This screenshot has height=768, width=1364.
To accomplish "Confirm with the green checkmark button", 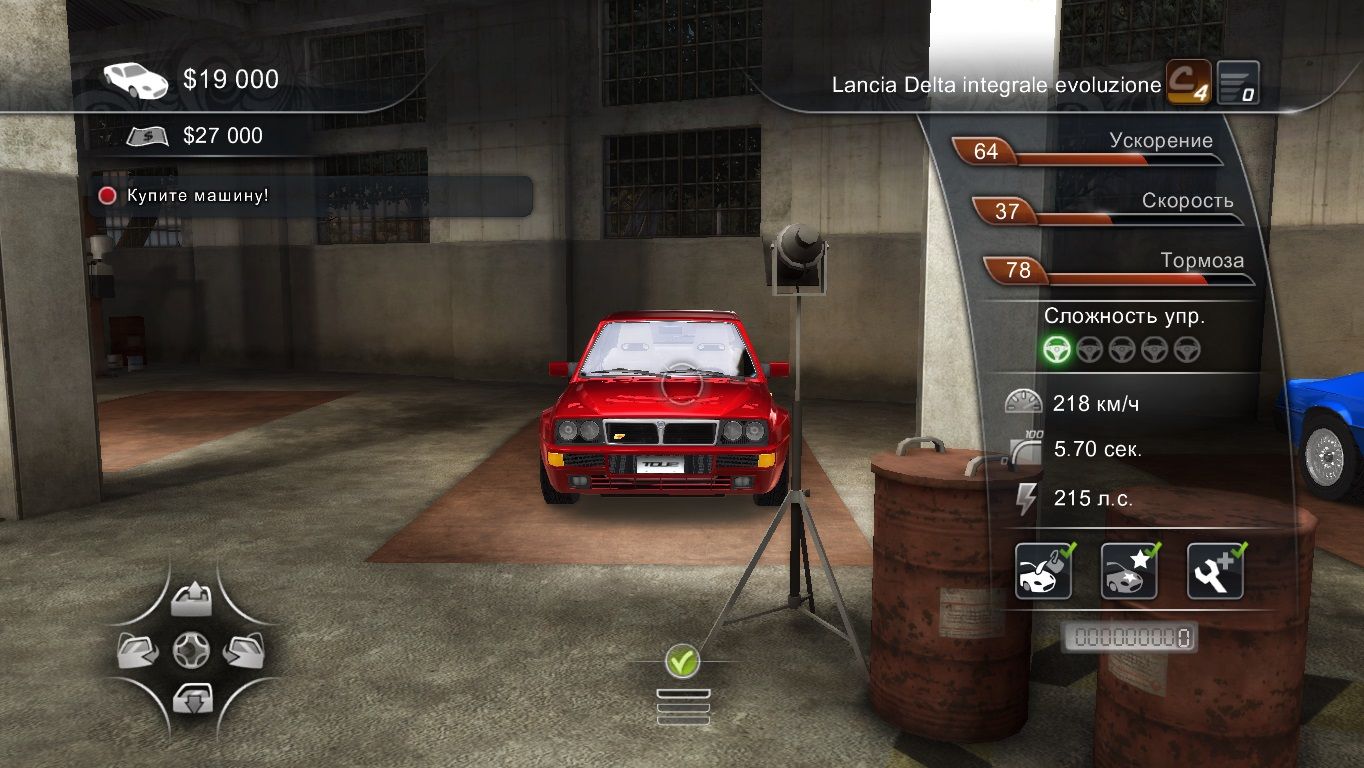I will (x=683, y=660).
